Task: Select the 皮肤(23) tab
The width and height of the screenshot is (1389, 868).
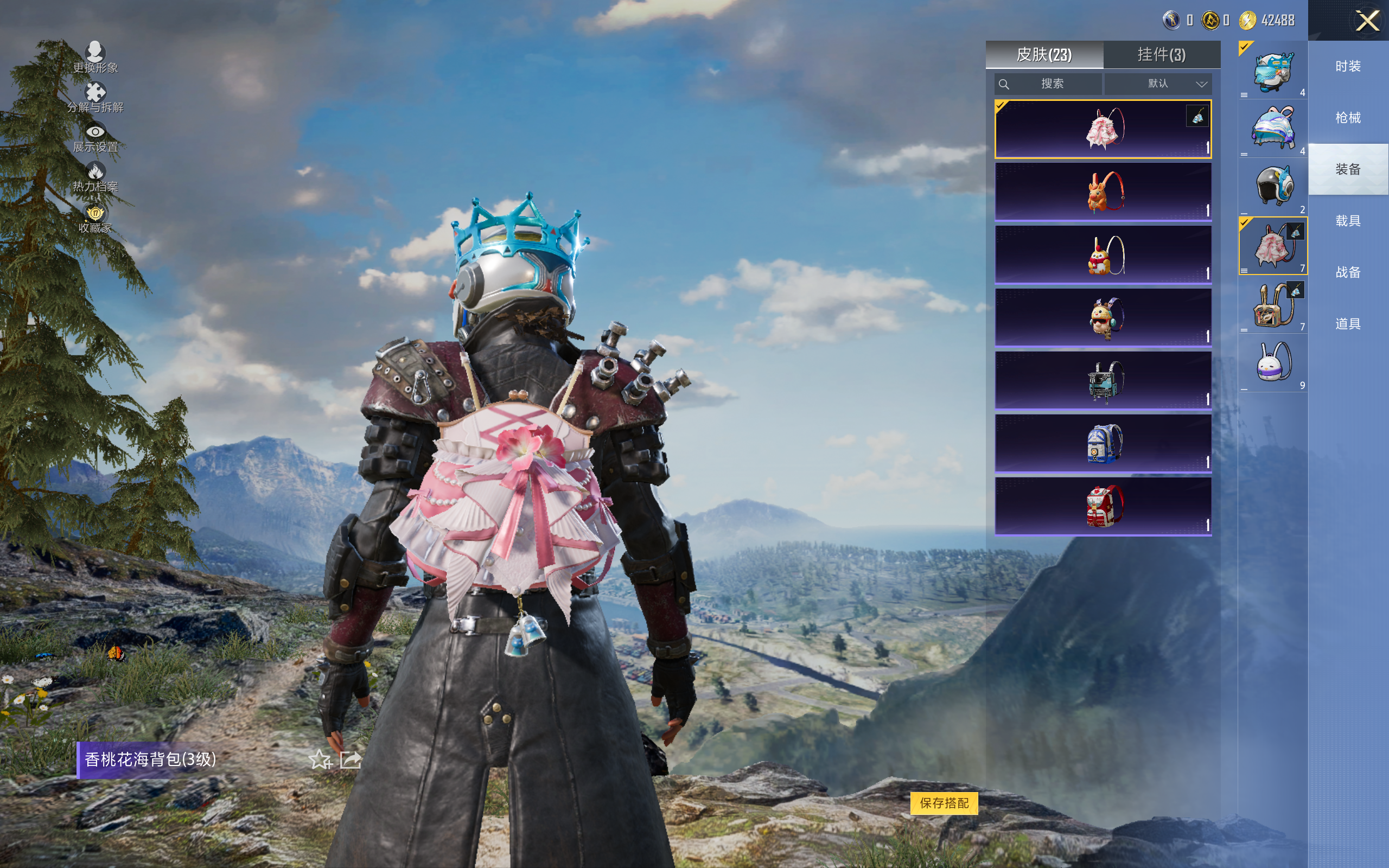Action: click(x=1043, y=55)
